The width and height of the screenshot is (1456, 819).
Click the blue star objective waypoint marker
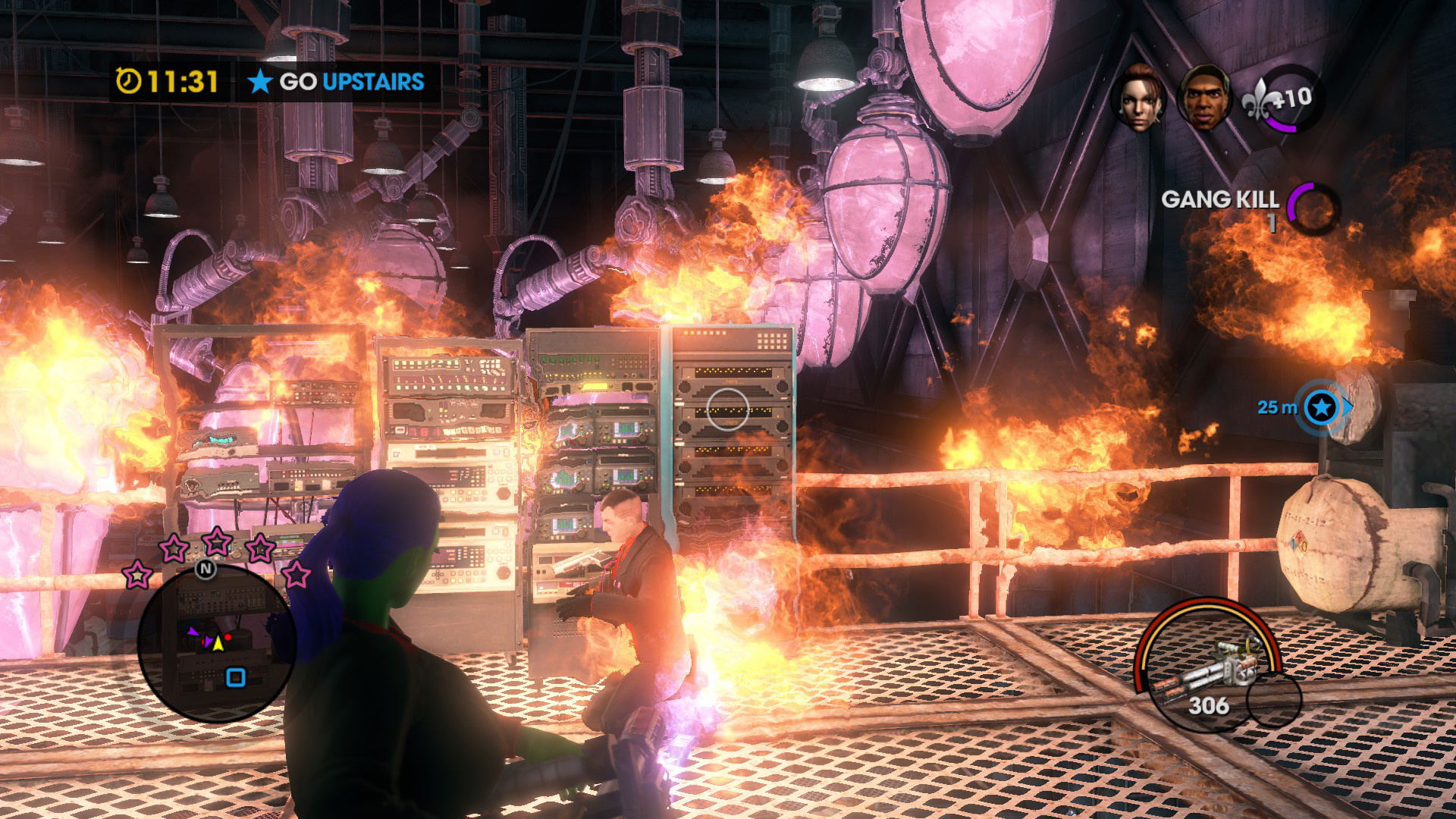(x=1322, y=408)
